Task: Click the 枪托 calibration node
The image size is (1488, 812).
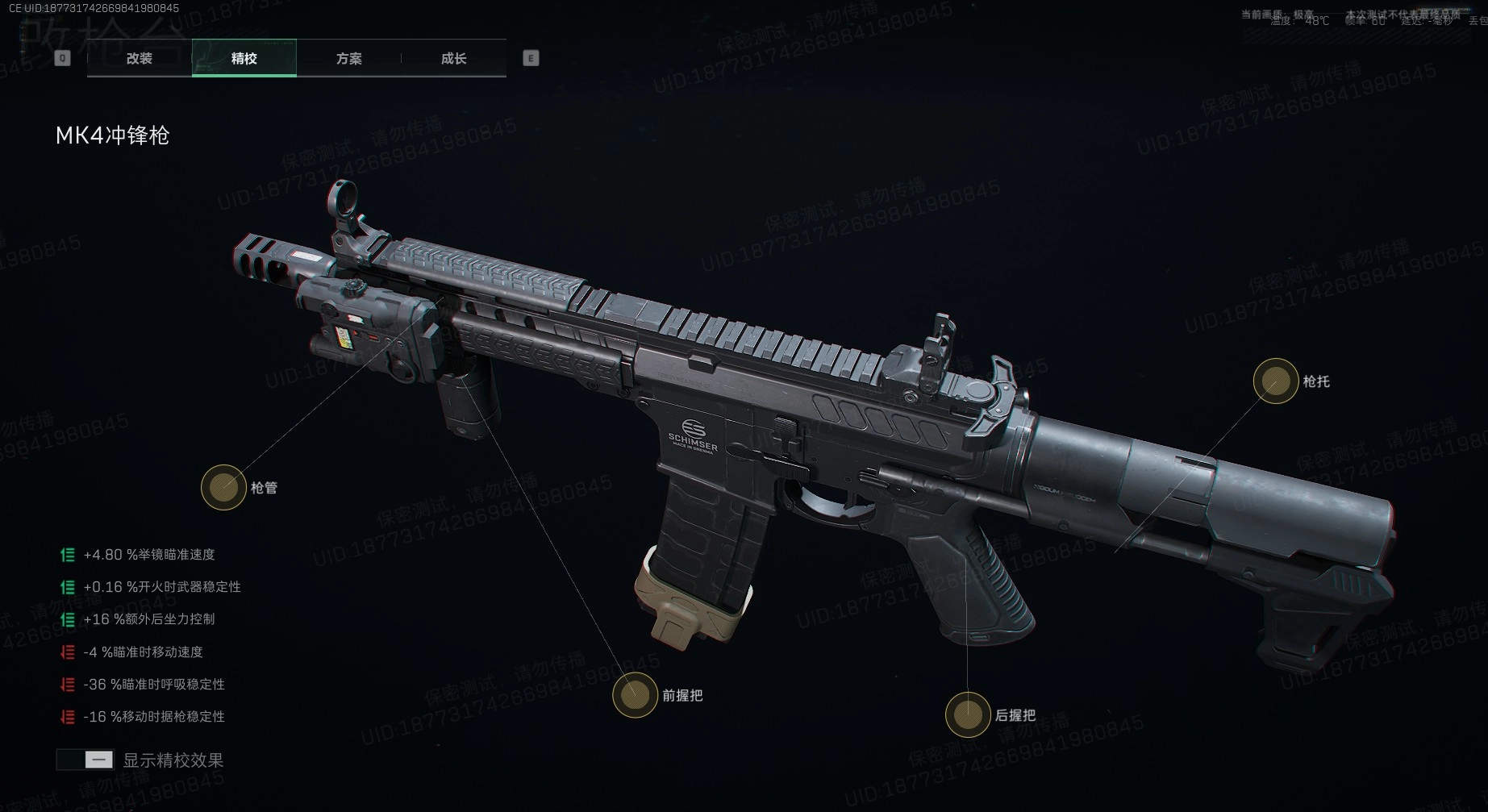Action: [x=1275, y=381]
